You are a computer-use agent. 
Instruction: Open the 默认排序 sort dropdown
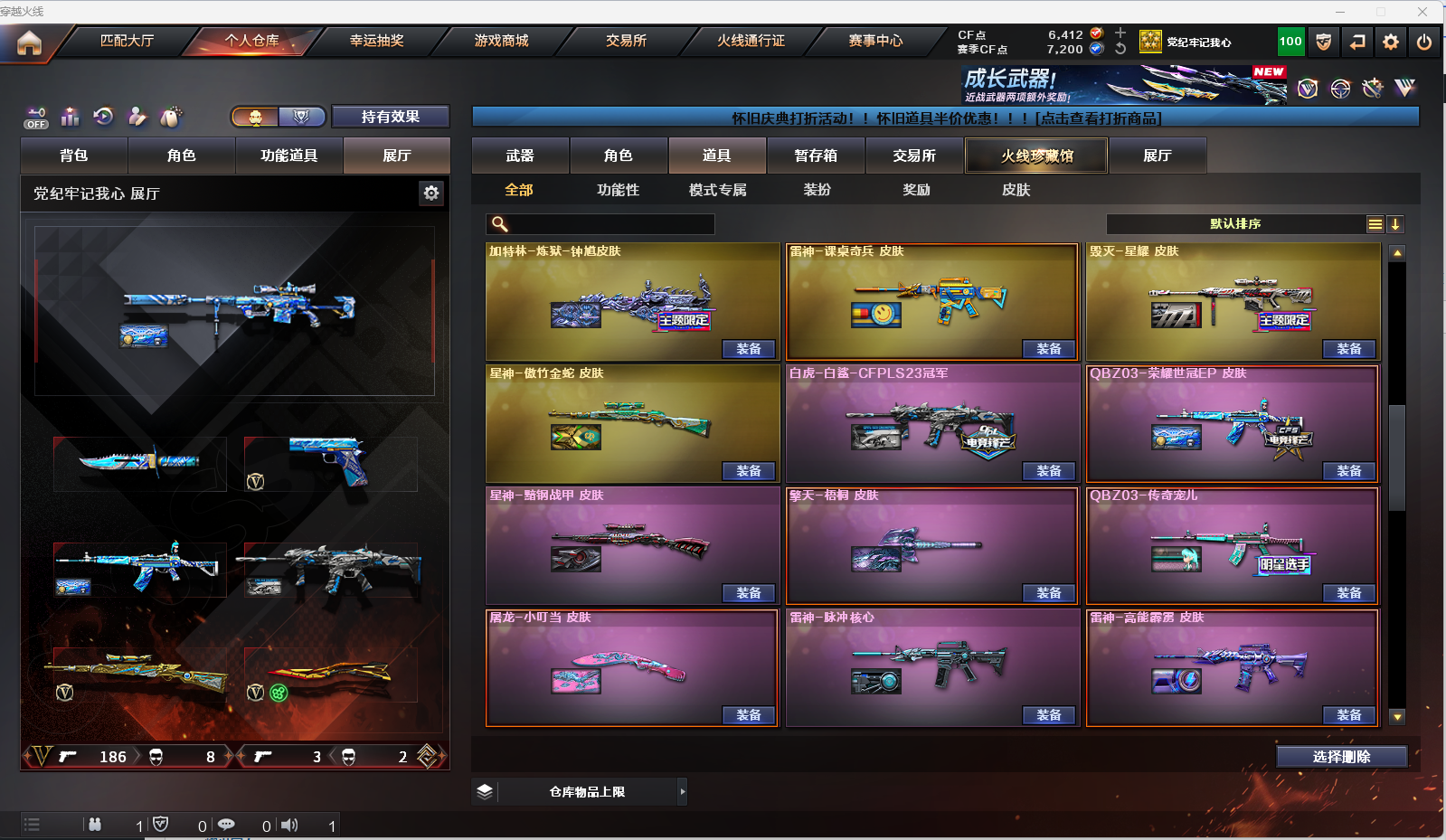click(1235, 224)
